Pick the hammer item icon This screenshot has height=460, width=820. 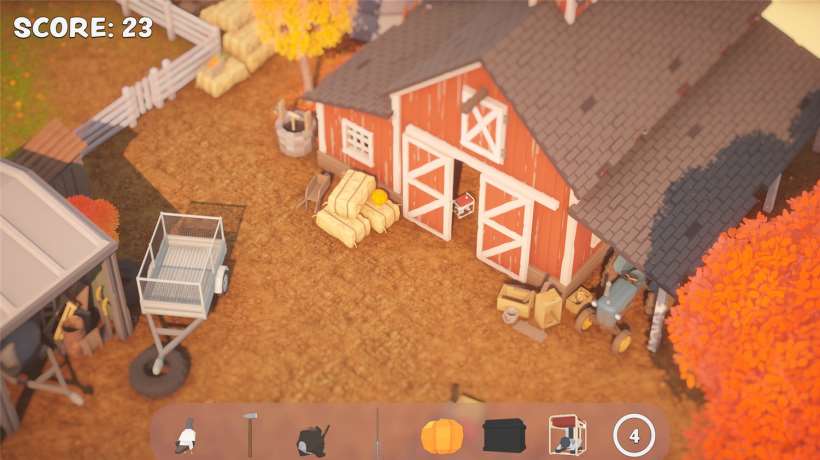pos(249,436)
